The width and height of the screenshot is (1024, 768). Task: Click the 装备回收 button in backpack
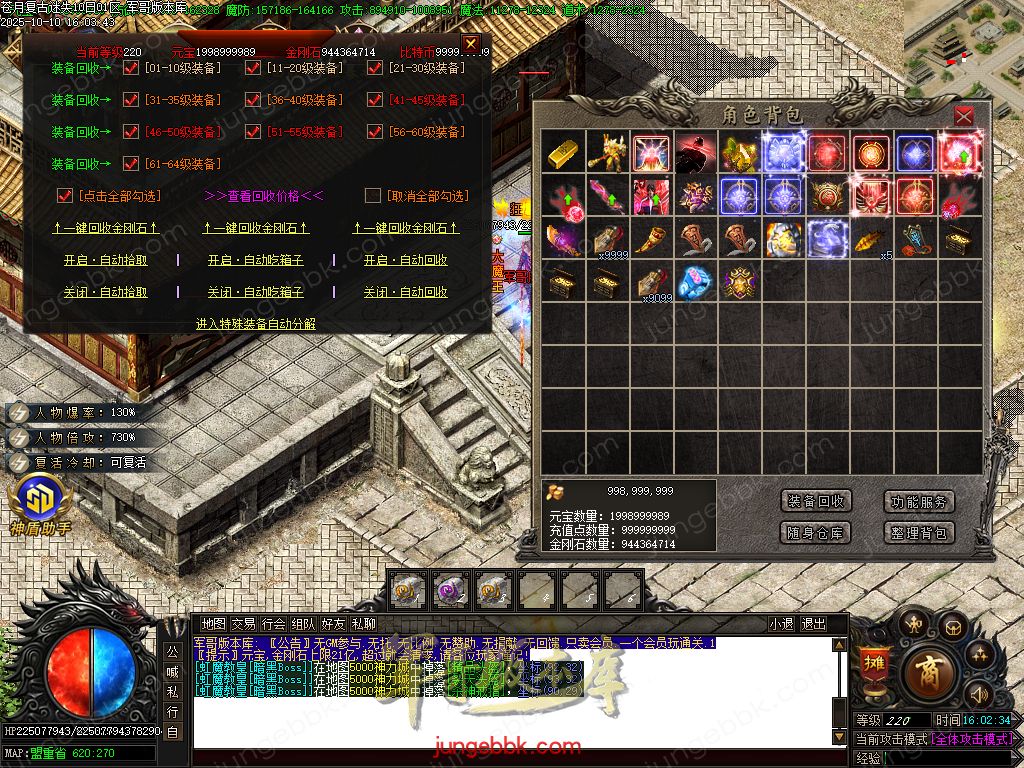(816, 502)
